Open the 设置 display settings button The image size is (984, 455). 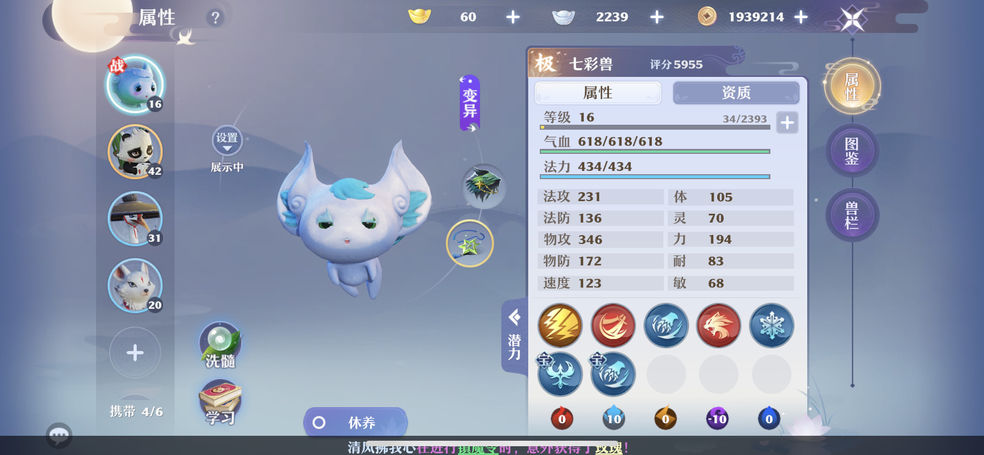227,142
